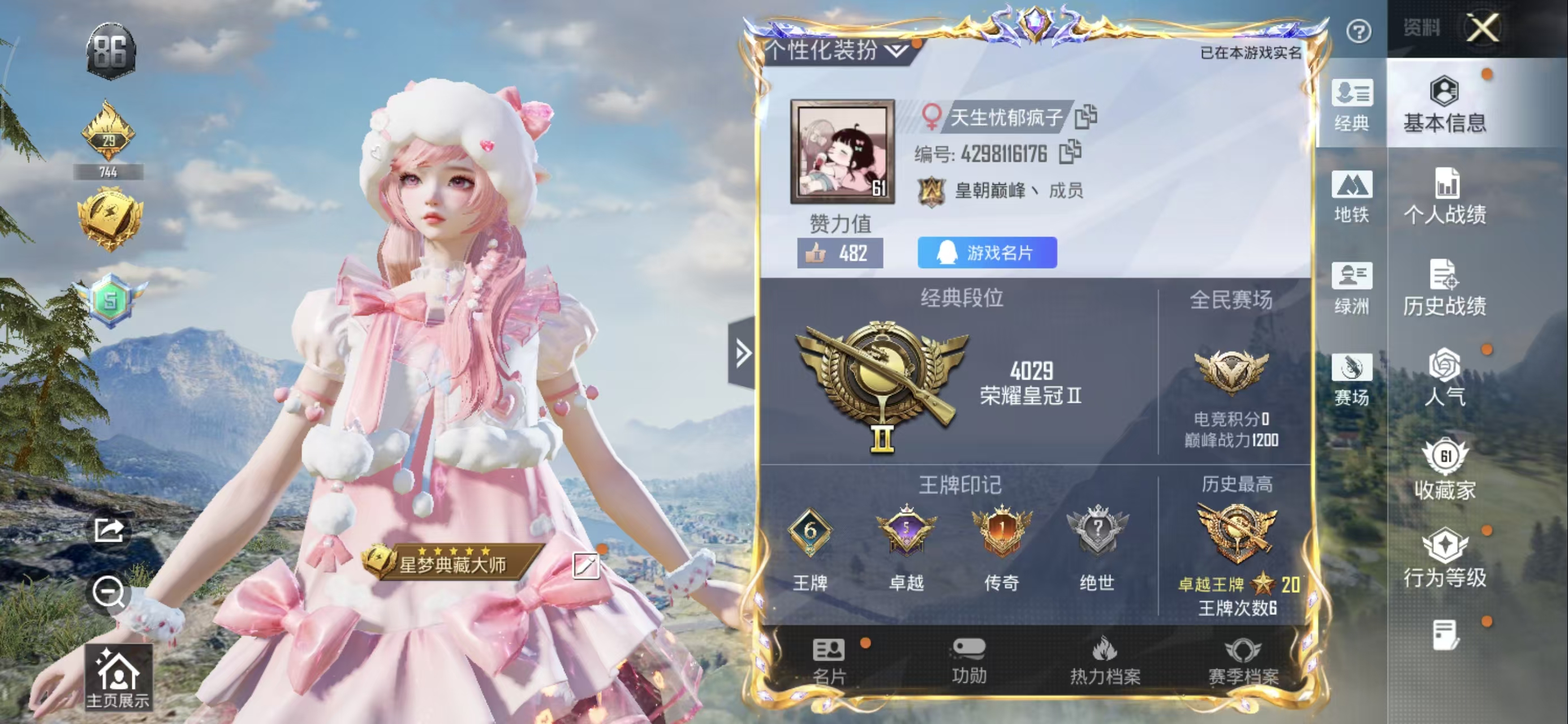
Task: Switch to the 绿洲 oasis mode tab
Action: (x=1351, y=287)
